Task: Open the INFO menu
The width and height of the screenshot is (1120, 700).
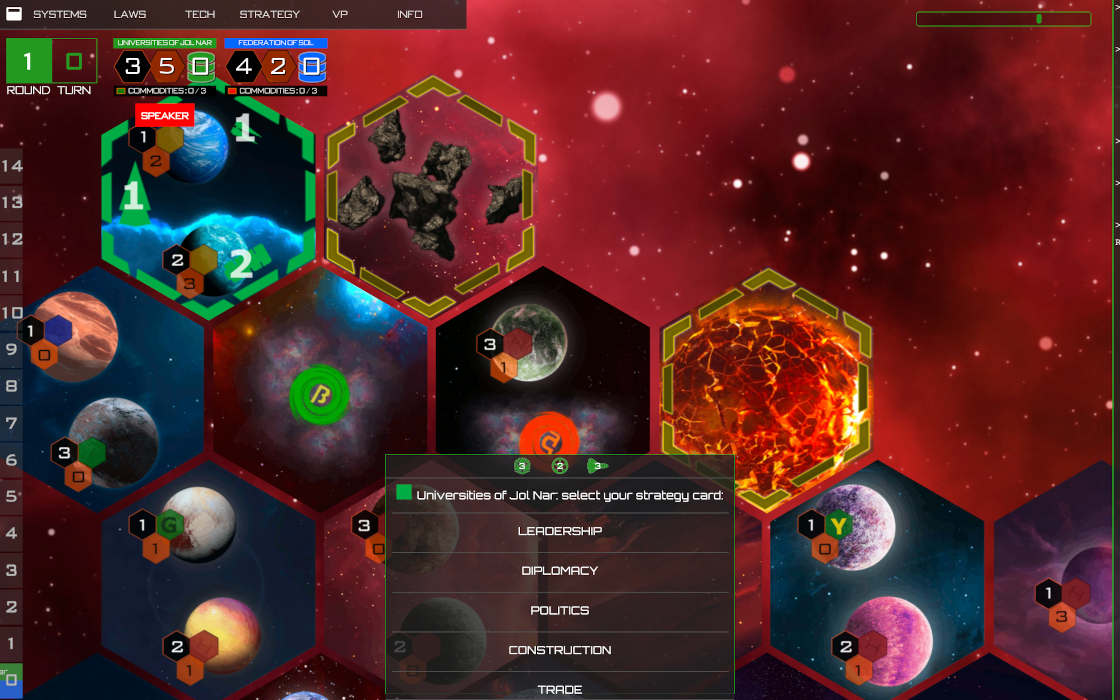Action: 409,14
